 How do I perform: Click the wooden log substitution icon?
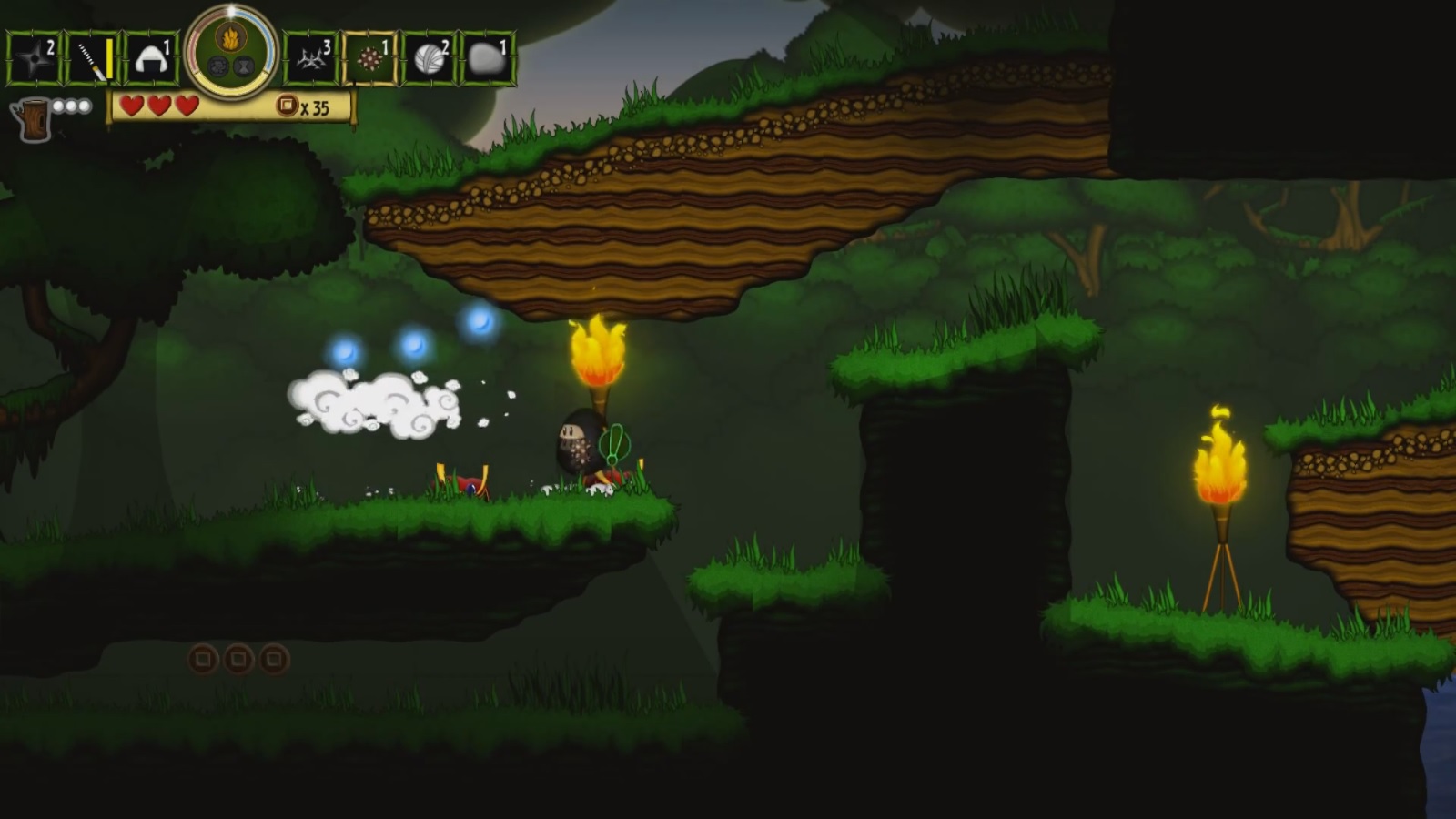pyautogui.click(x=31, y=119)
